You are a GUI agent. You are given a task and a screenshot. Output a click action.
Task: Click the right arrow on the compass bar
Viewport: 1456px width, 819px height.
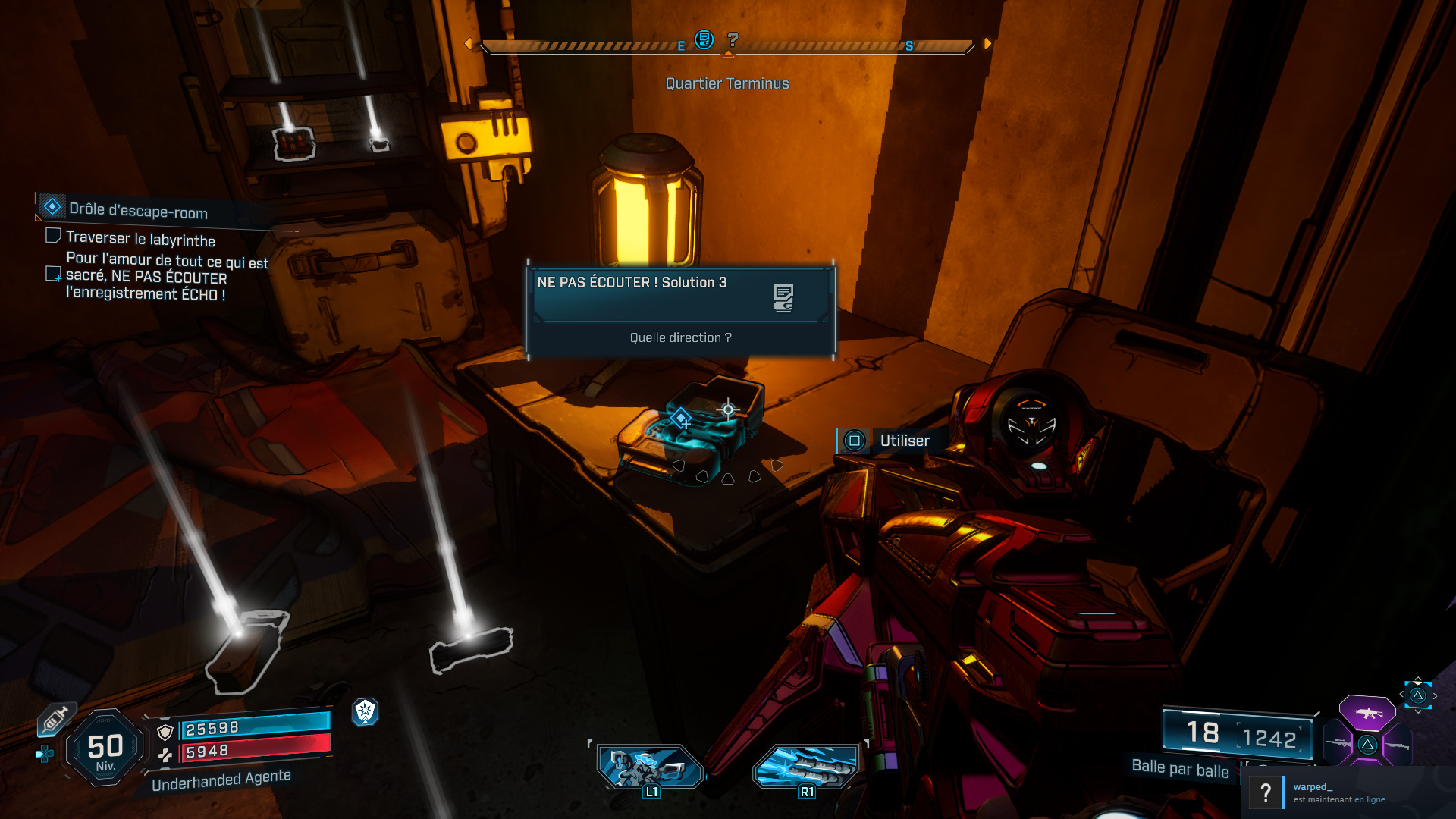(x=987, y=44)
